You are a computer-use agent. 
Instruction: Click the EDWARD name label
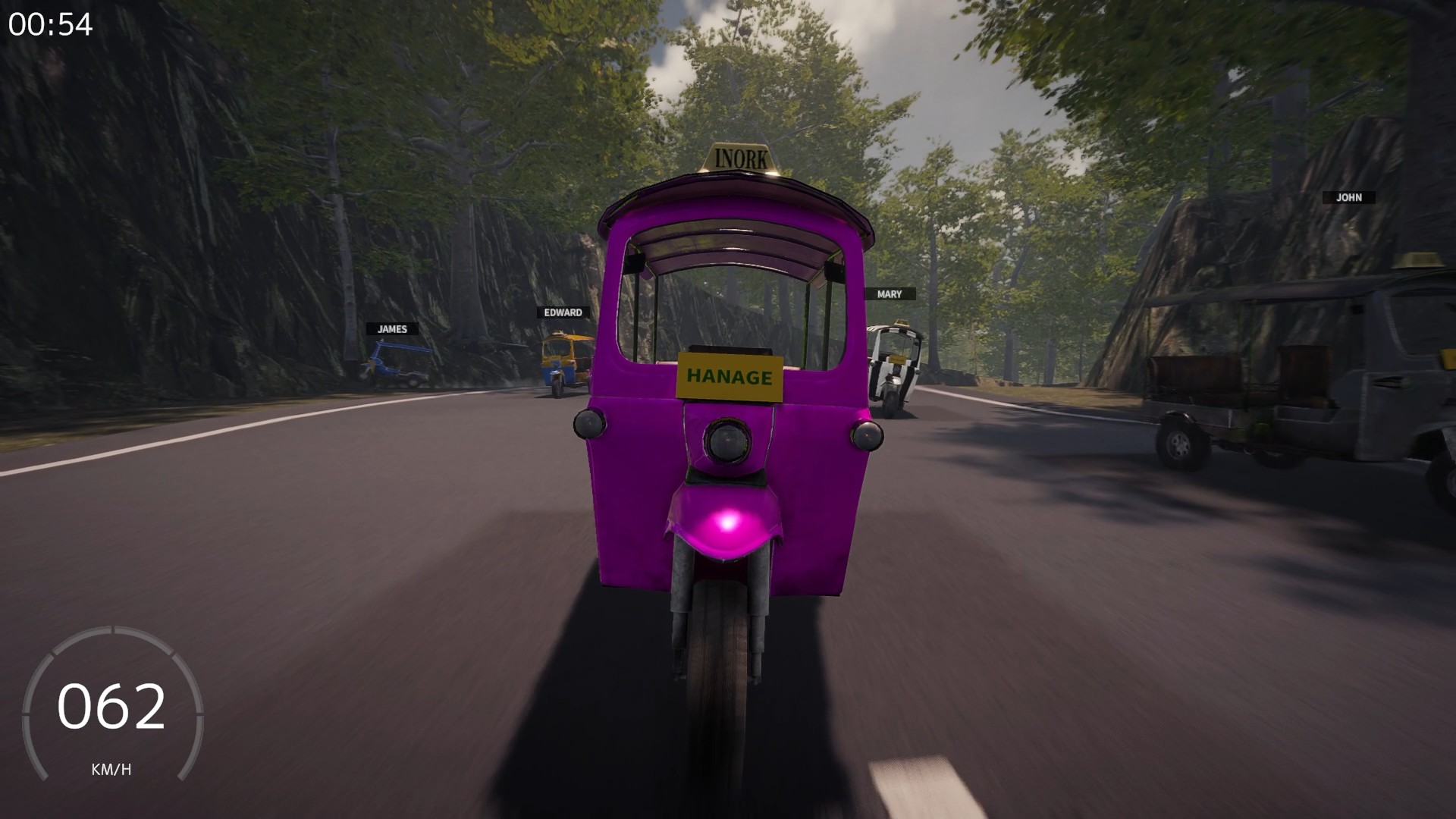pyautogui.click(x=563, y=312)
